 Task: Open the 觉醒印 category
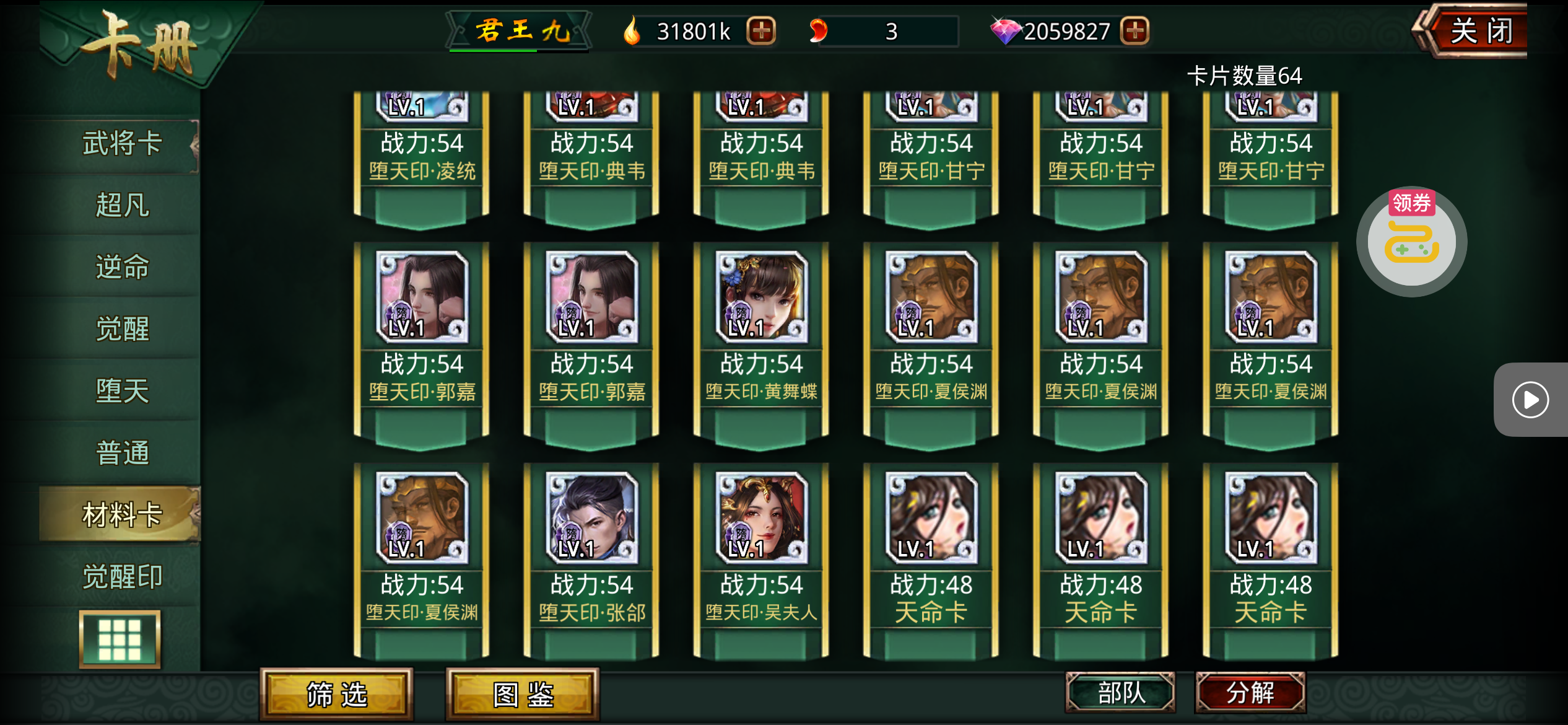[122, 577]
